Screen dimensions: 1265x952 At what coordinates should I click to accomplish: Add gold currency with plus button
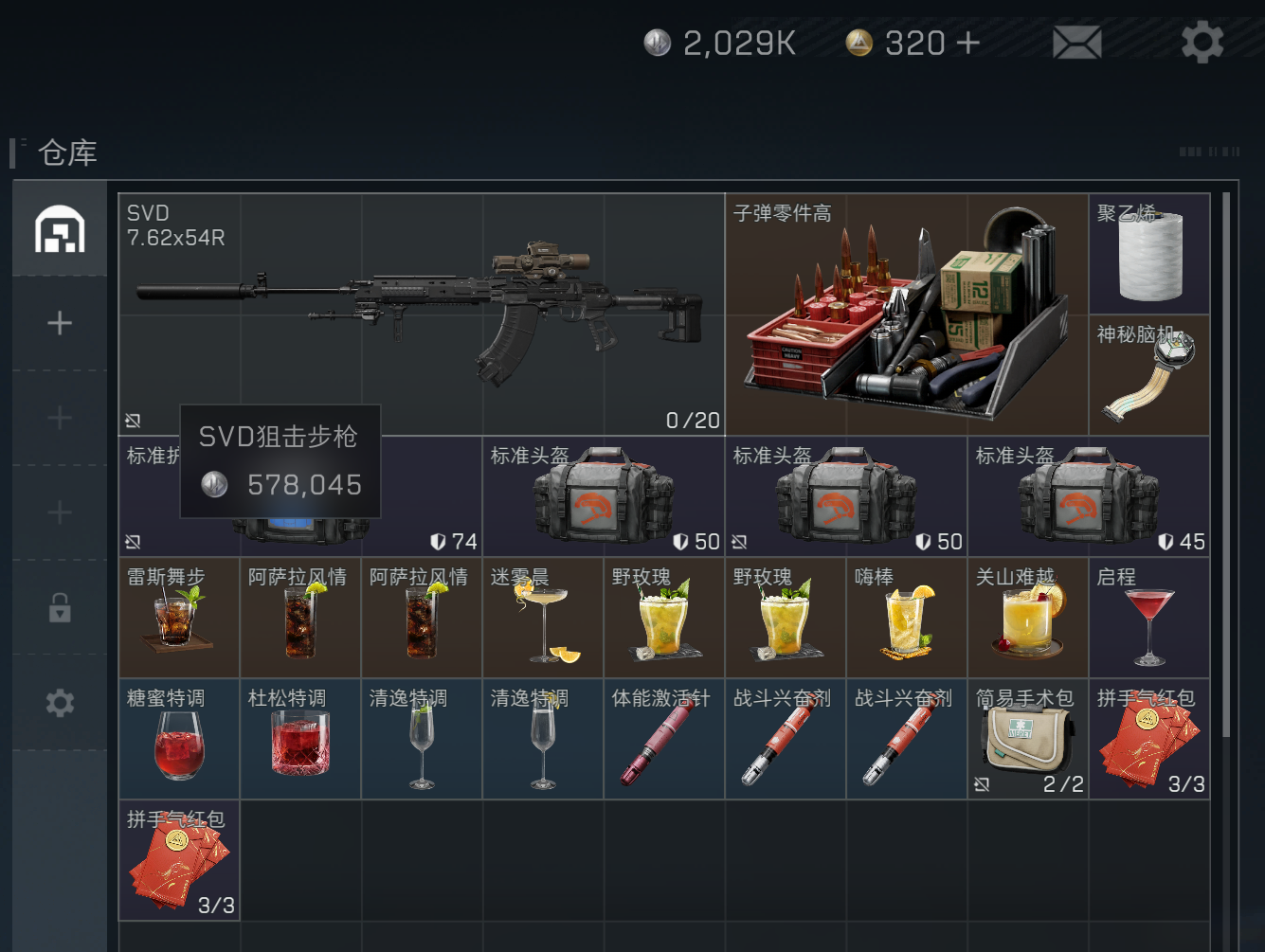point(967,43)
